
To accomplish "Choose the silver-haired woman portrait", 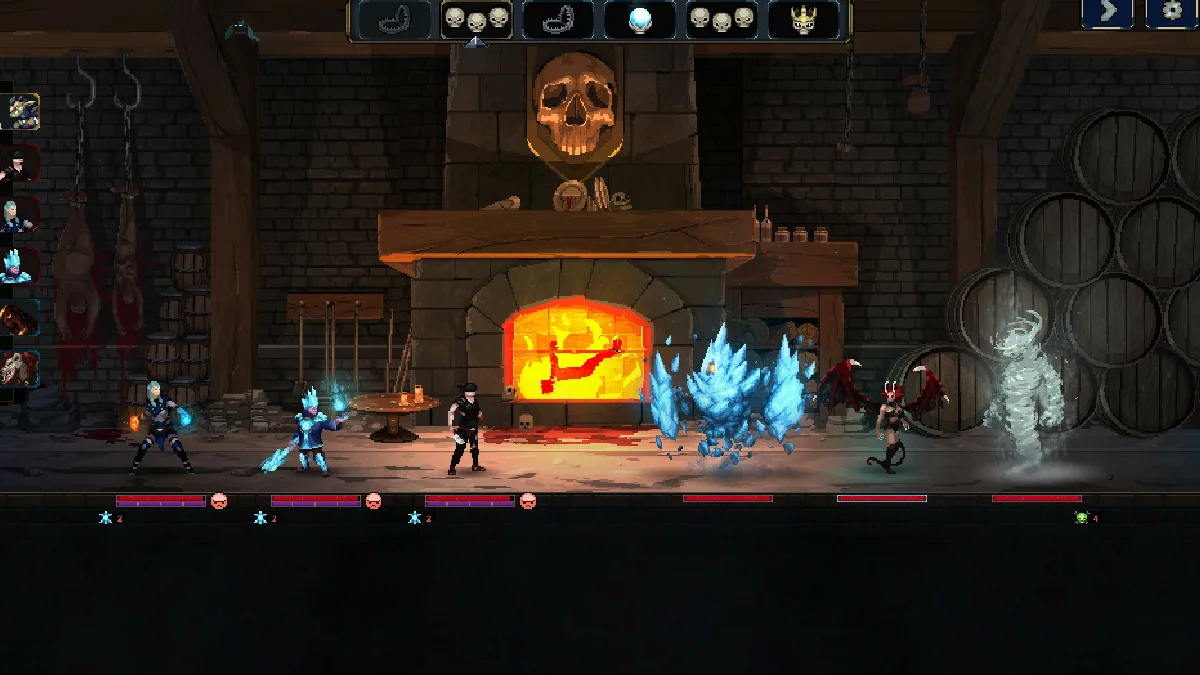I will (20, 215).
